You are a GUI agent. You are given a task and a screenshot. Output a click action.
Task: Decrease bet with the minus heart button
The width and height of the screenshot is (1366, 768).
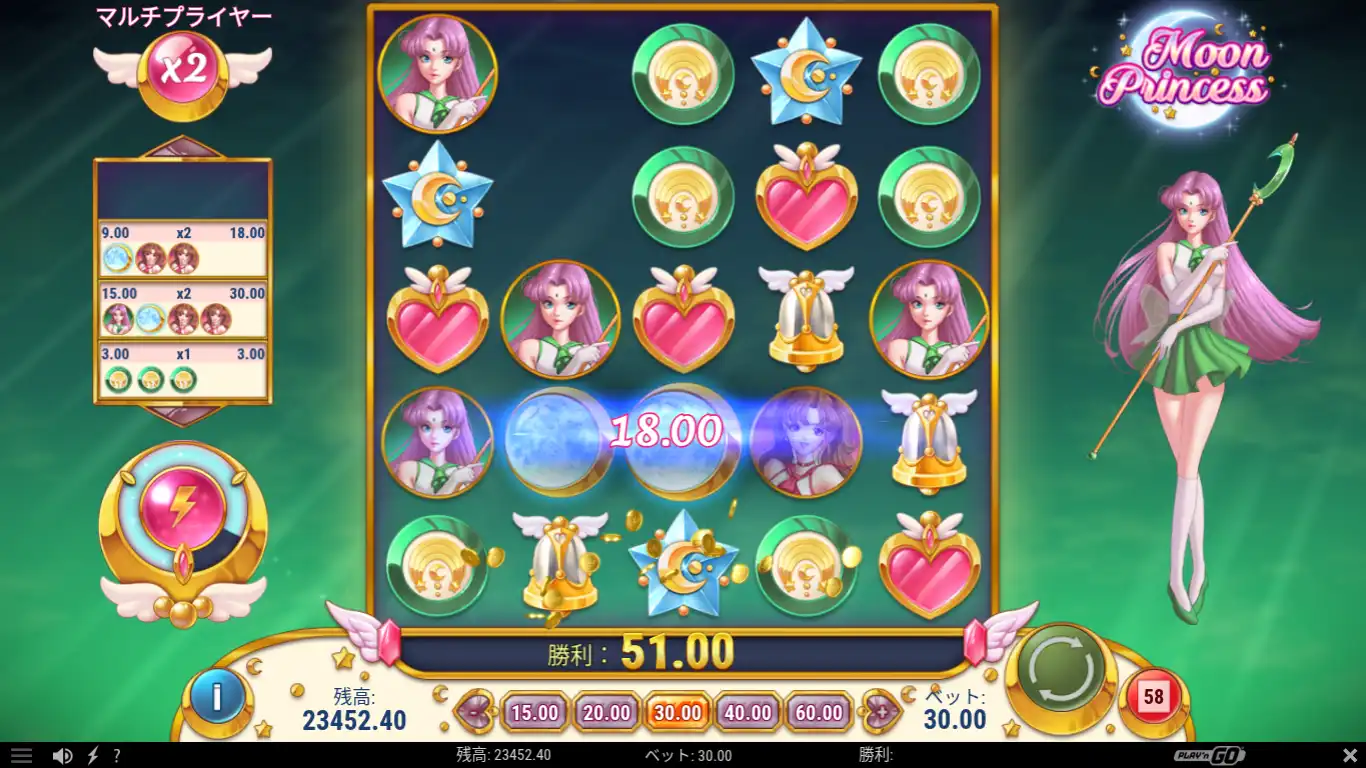472,712
